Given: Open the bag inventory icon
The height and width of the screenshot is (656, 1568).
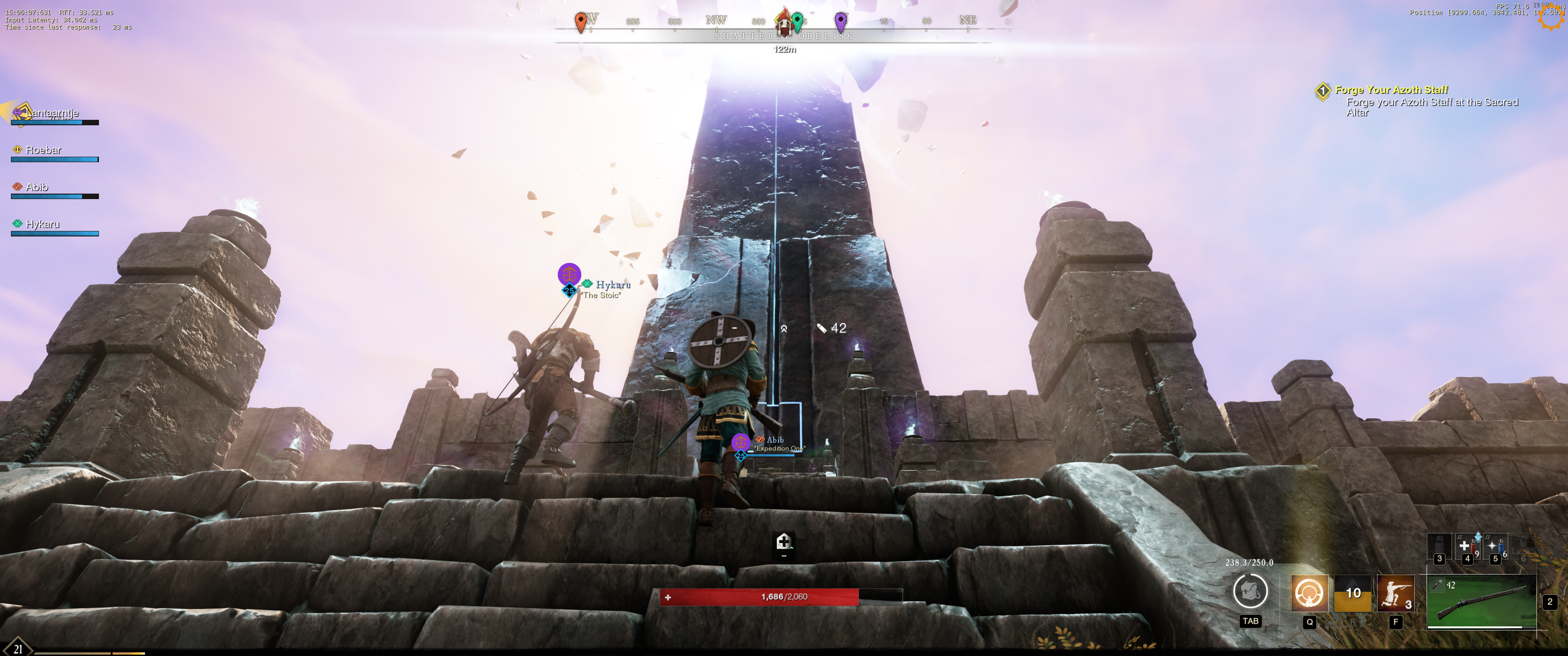Looking at the screenshot, I should click(1250, 591).
